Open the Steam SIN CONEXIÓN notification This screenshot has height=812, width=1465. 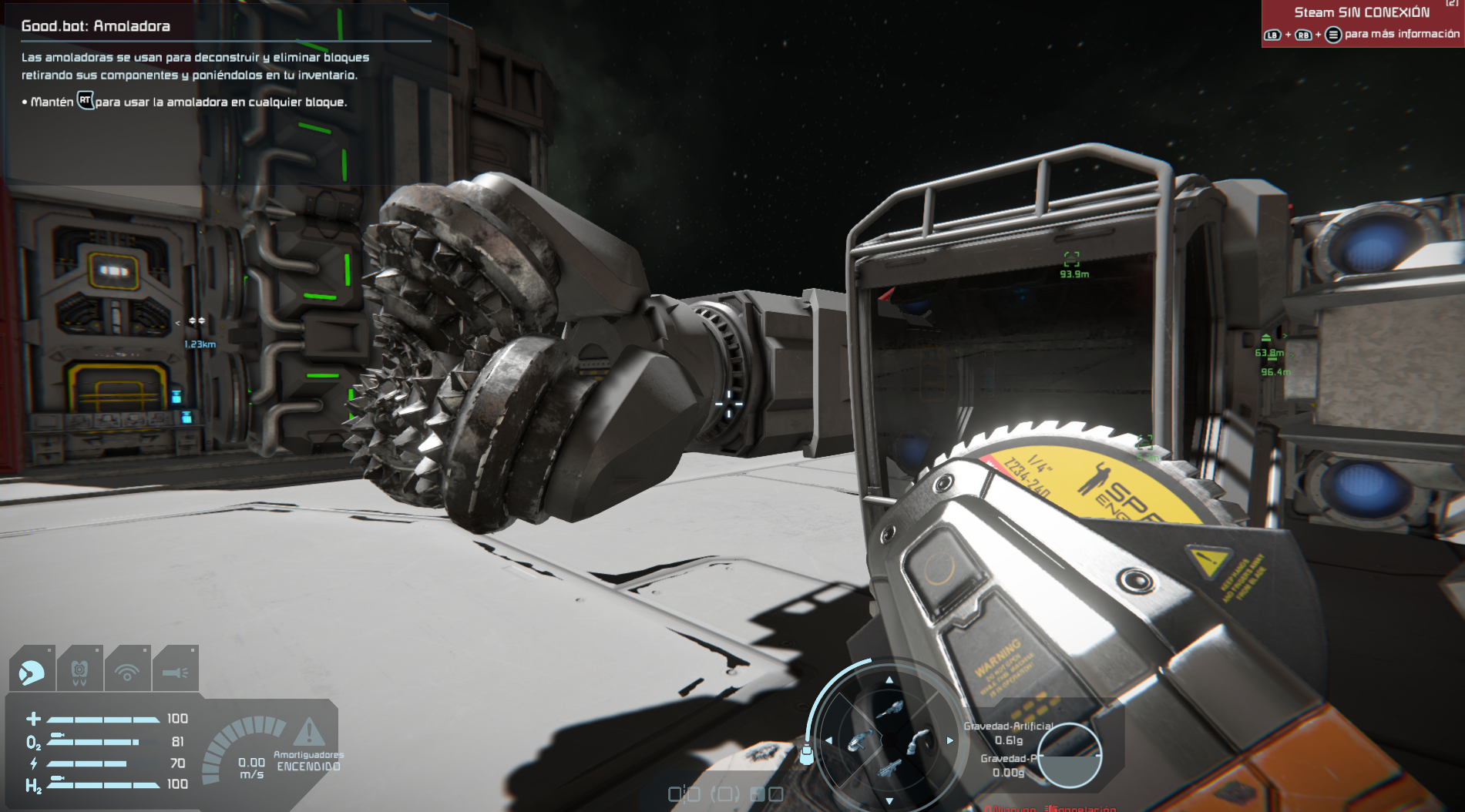(x=1362, y=23)
